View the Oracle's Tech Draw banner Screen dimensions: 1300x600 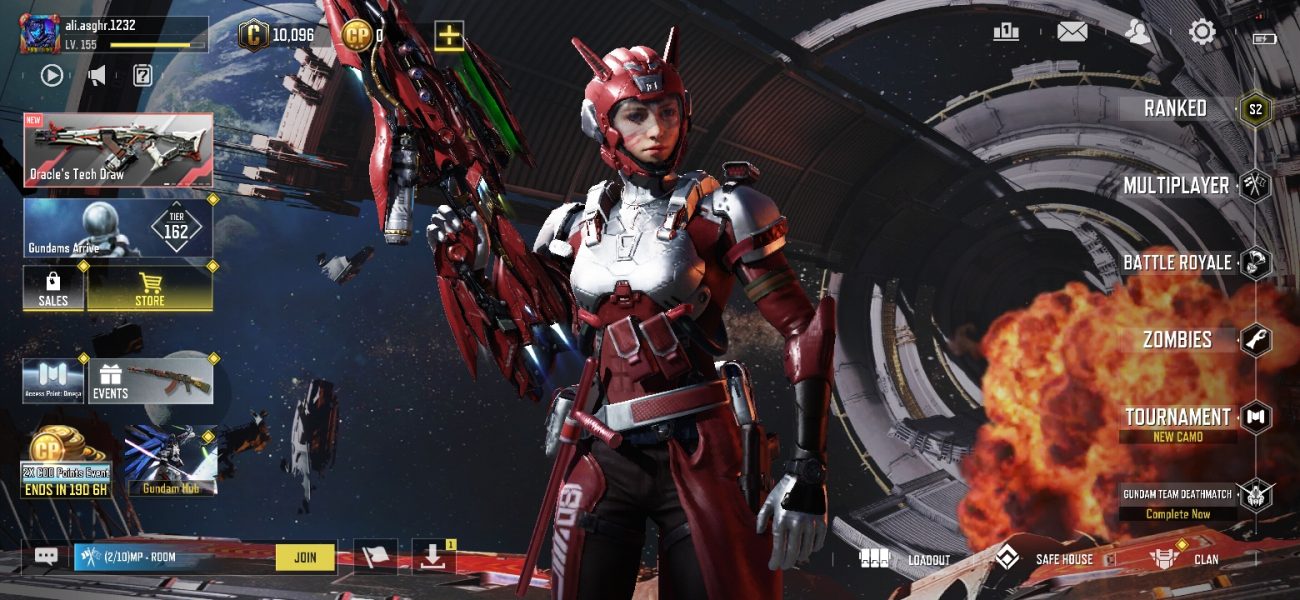[x=118, y=150]
